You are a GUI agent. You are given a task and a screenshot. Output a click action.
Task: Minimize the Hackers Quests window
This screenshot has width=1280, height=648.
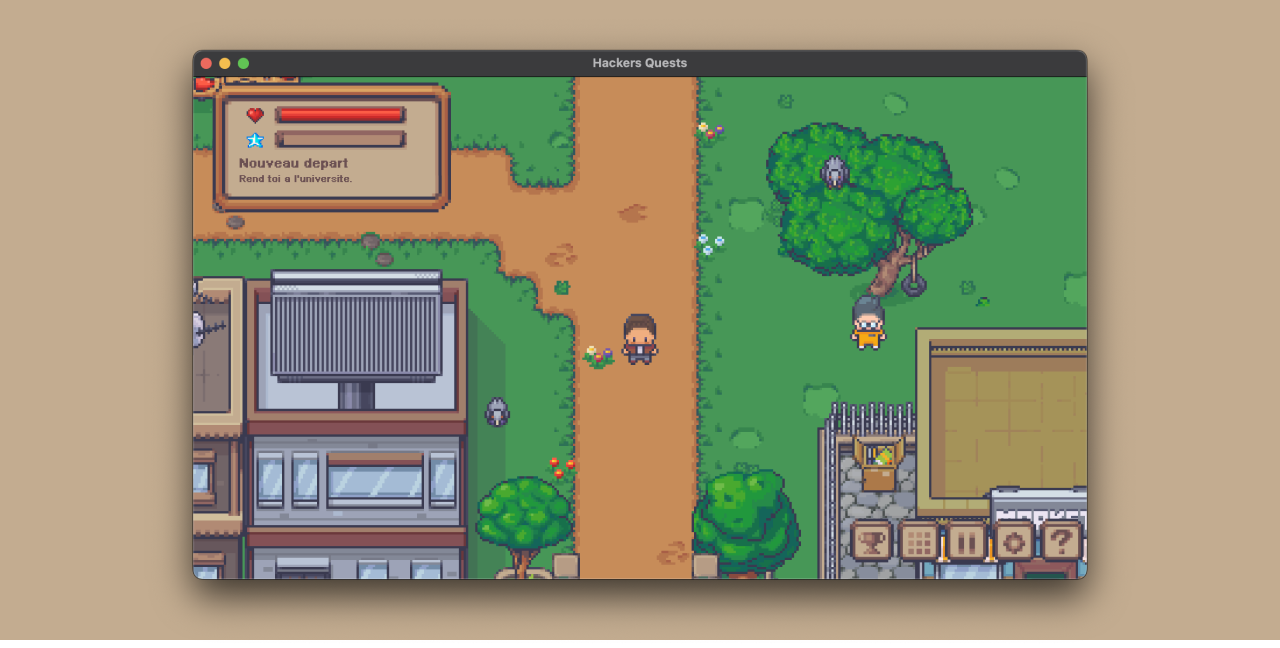(x=225, y=63)
